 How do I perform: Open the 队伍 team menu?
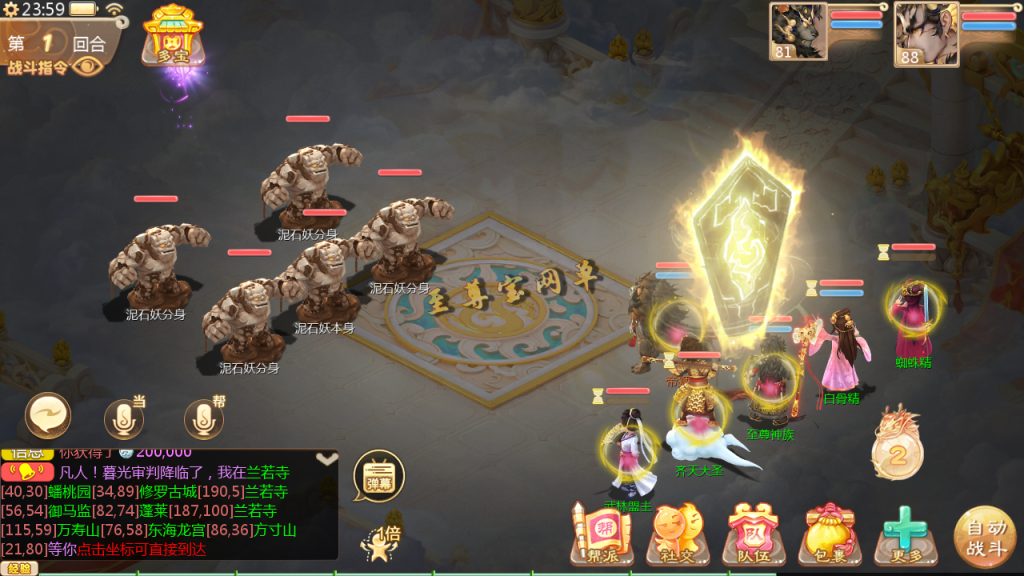749,534
